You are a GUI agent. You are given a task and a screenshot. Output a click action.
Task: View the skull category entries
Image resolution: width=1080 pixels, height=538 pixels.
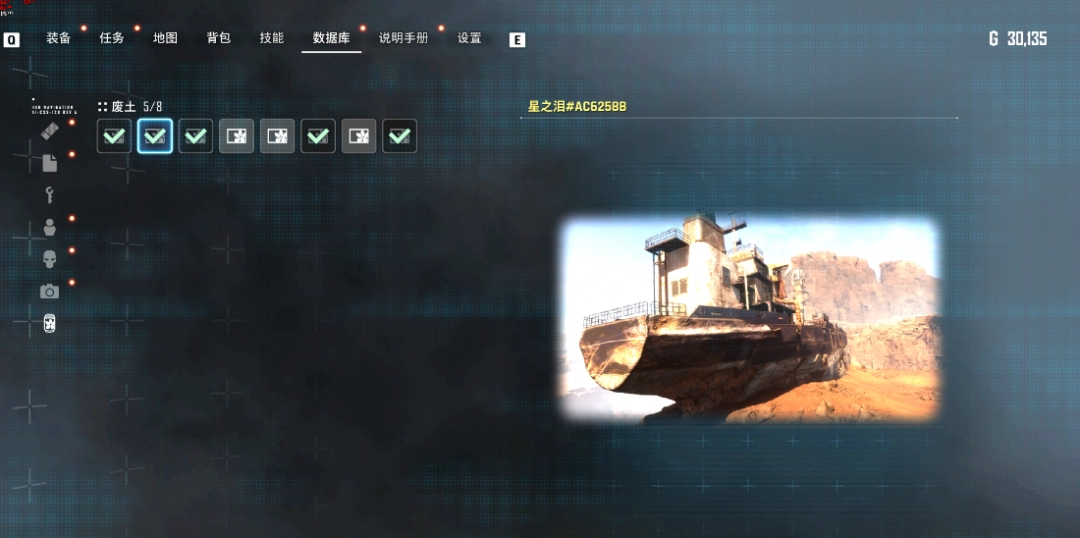[49, 259]
